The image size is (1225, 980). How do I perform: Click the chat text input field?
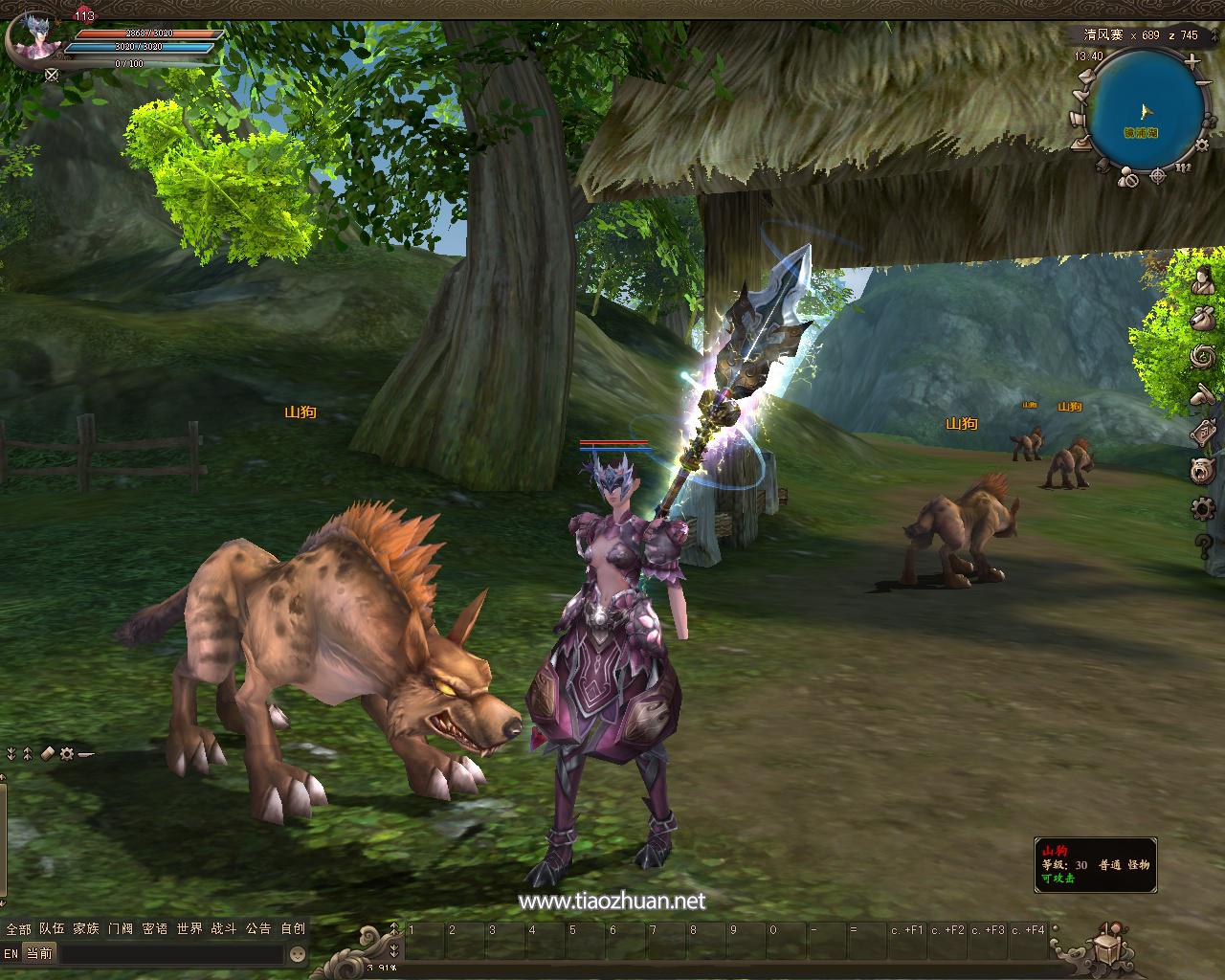pos(172,953)
